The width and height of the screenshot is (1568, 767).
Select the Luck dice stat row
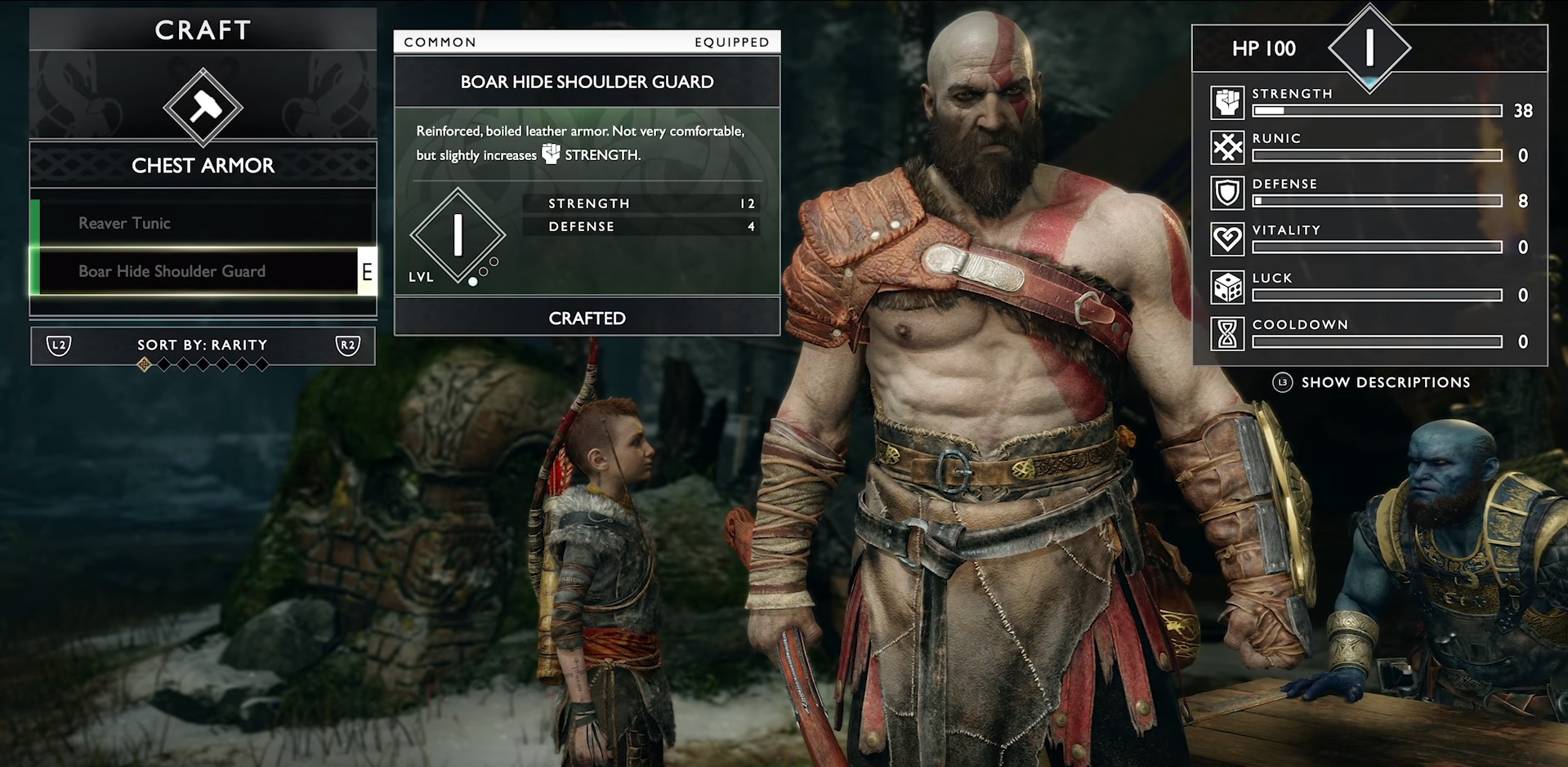point(1371,287)
